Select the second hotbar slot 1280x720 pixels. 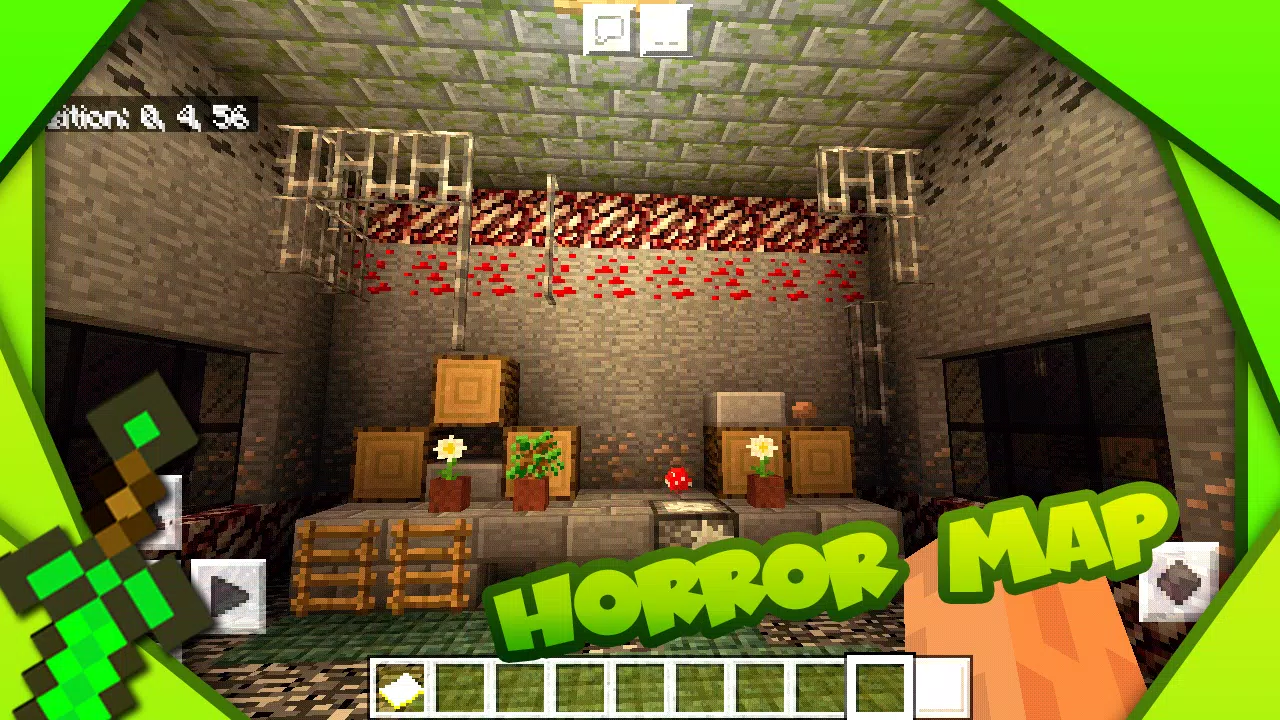458,684
